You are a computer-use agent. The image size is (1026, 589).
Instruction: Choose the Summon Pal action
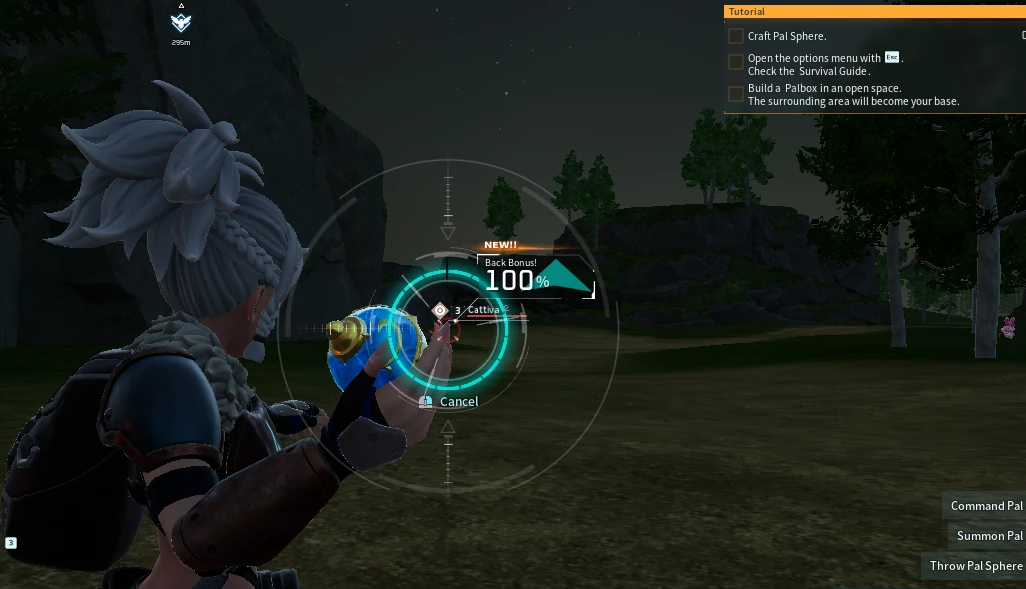click(988, 536)
